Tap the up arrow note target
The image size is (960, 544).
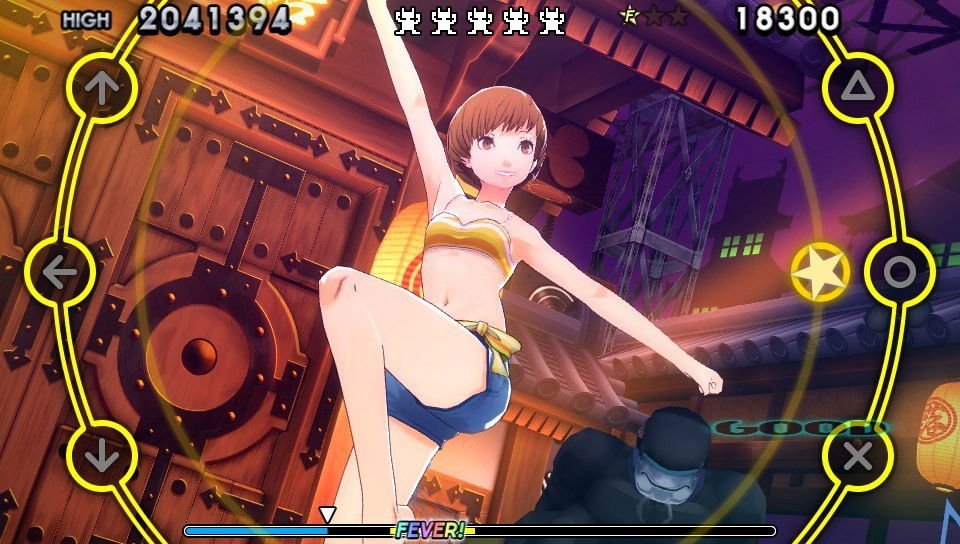tap(101, 88)
